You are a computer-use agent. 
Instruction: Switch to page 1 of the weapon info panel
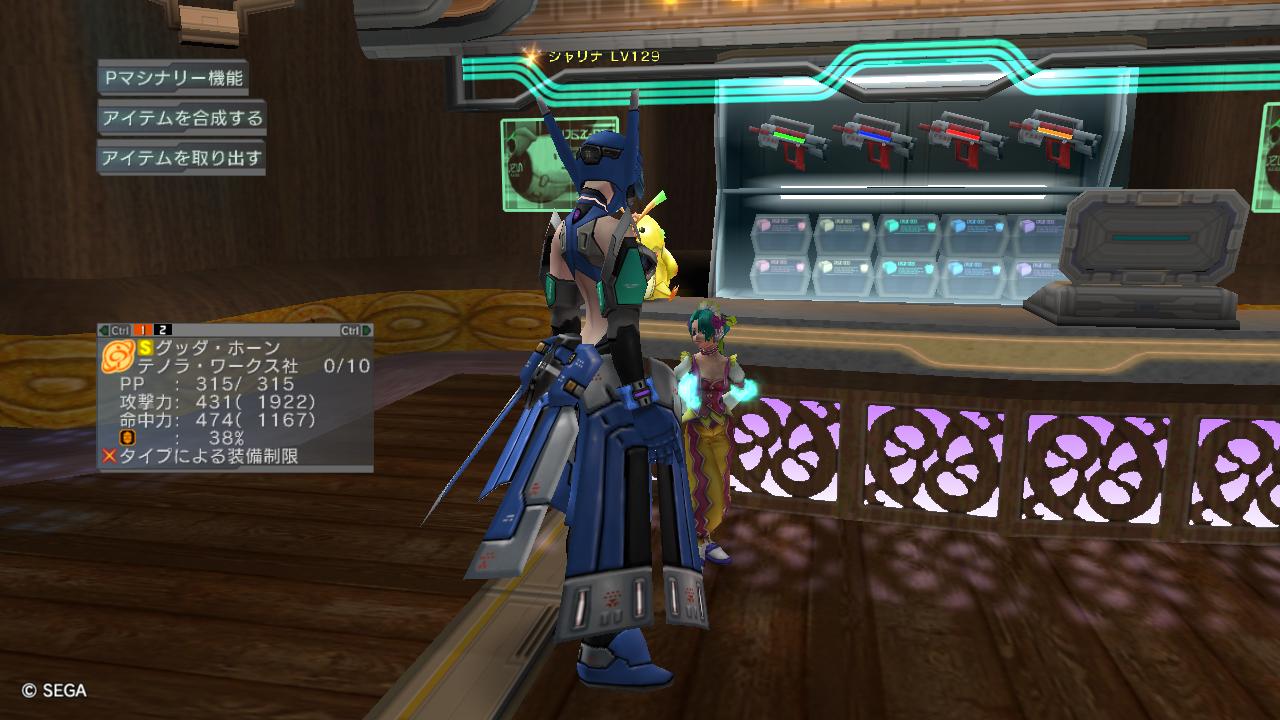(x=143, y=330)
